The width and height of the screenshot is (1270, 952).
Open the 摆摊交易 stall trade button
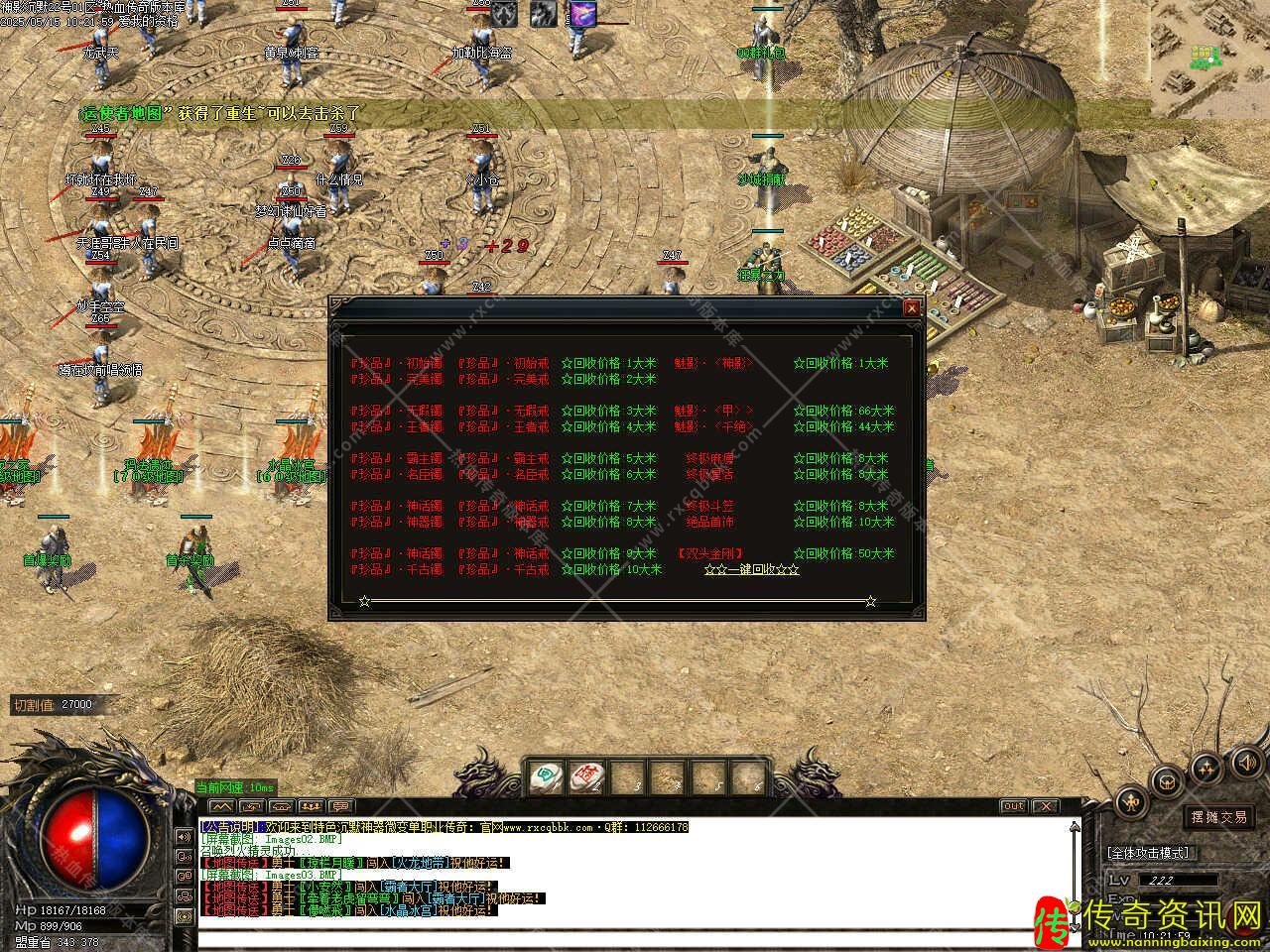[1218, 817]
